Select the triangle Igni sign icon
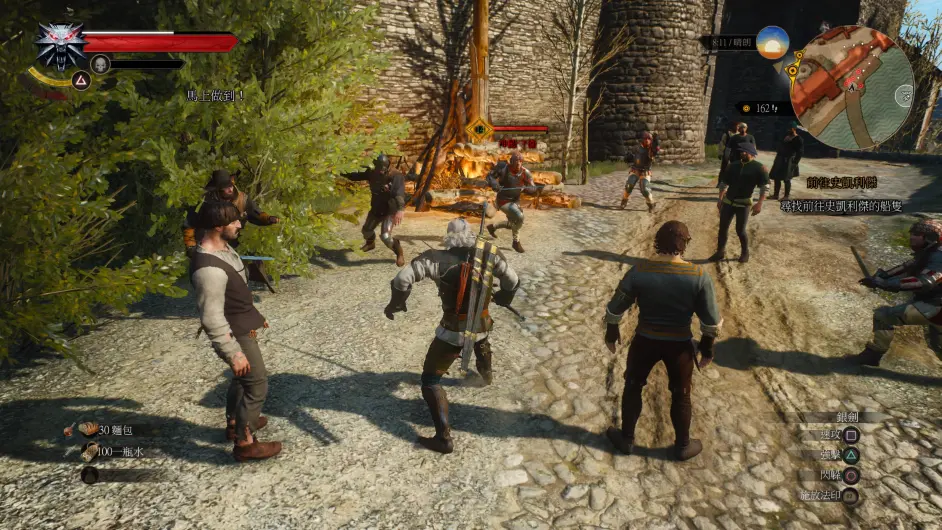 pos(80,81)
